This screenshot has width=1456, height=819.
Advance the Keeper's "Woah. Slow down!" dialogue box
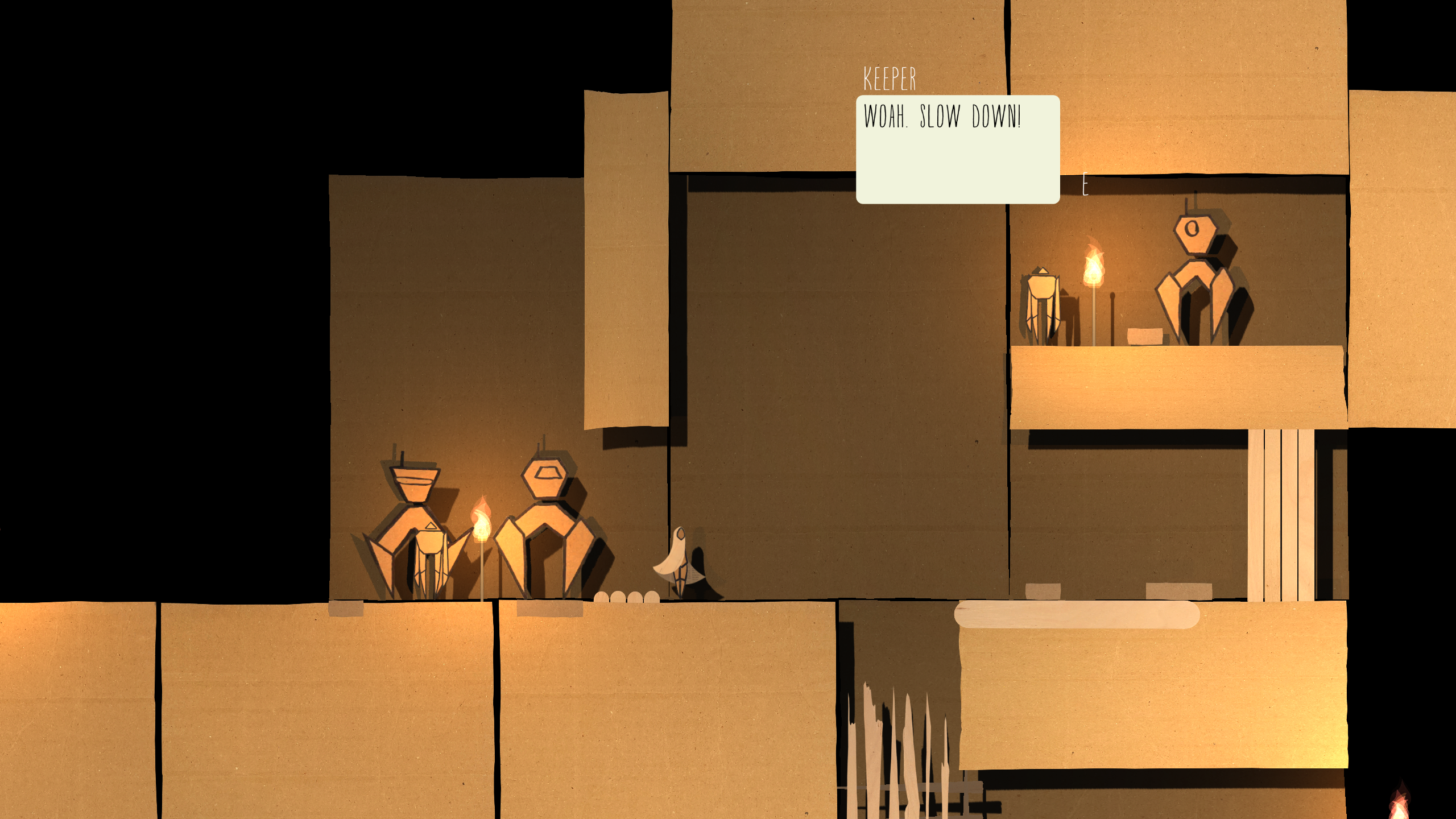click(957, 149)
